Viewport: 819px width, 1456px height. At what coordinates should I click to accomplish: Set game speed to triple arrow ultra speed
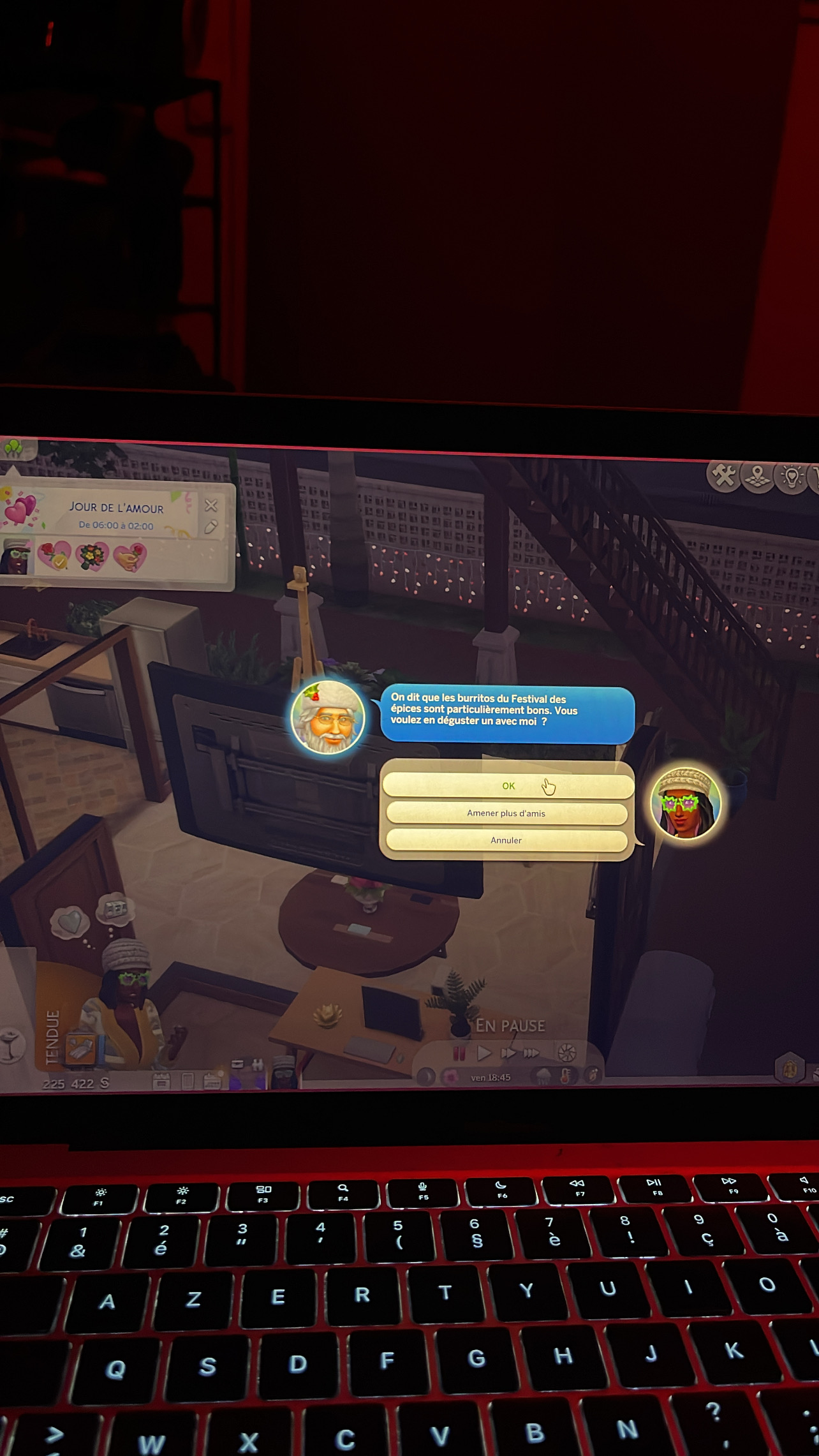point(531,1053)
